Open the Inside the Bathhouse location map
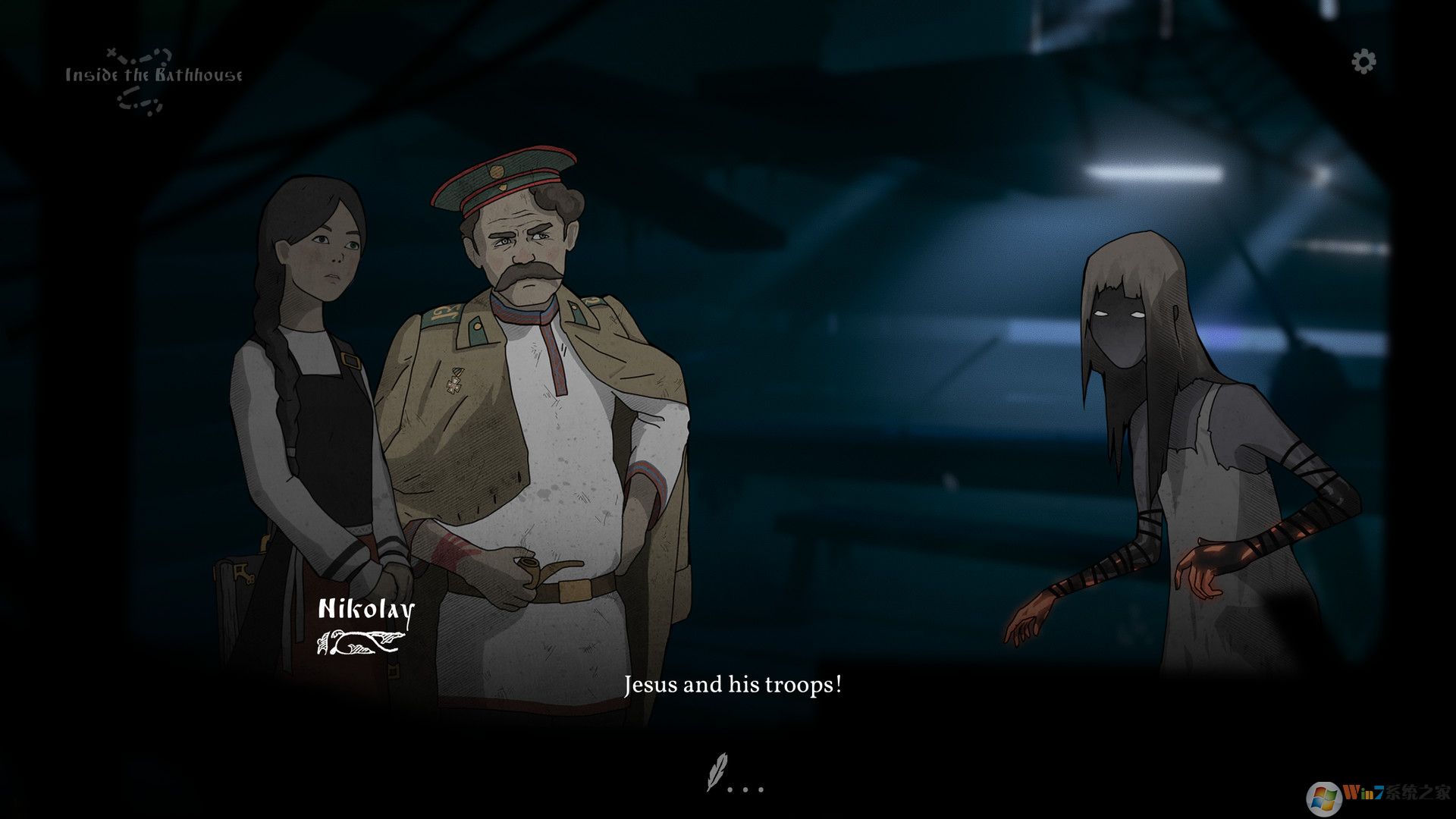 (x=153, y=76)
